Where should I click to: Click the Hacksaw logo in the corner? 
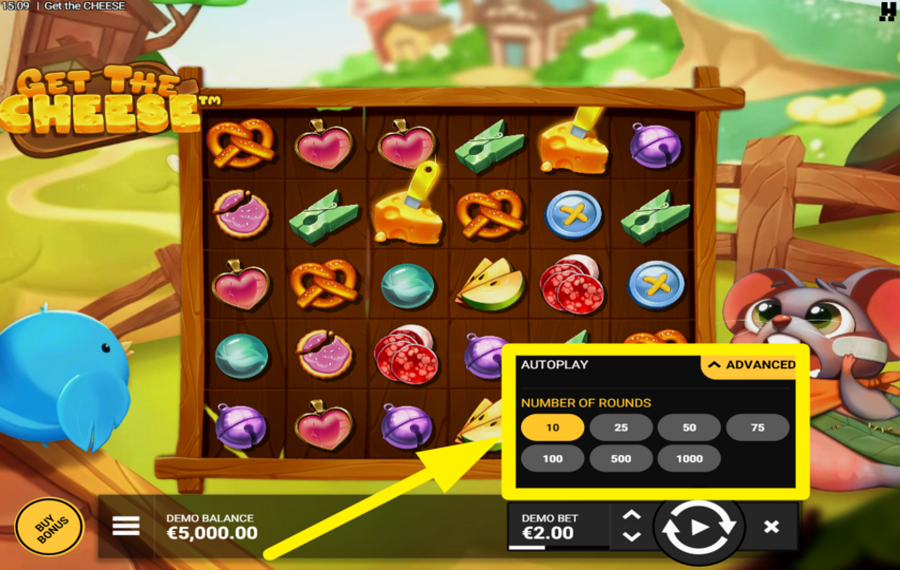pyautogui.click(x=886, y=12)
